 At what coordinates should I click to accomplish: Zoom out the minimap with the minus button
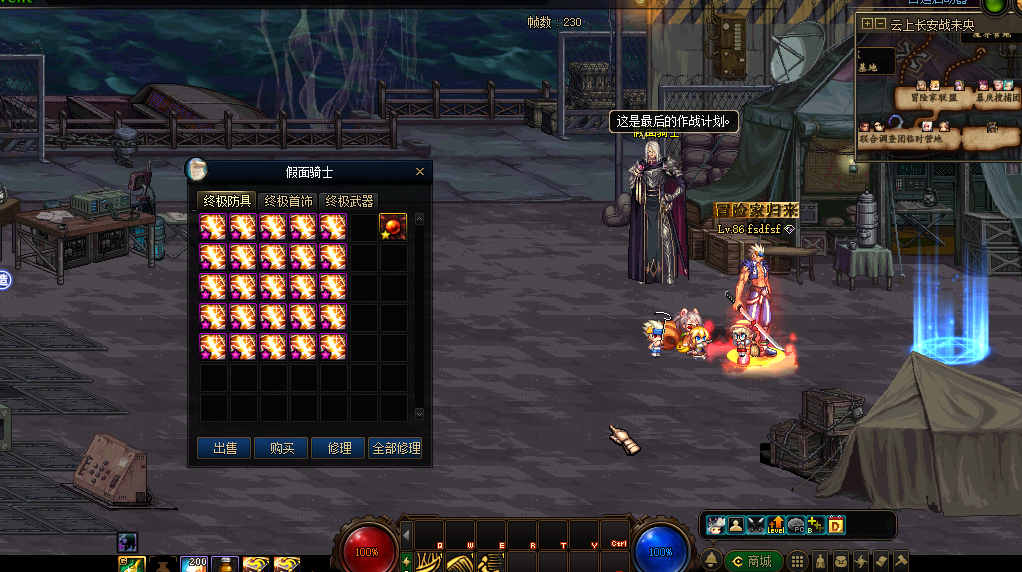880,23
